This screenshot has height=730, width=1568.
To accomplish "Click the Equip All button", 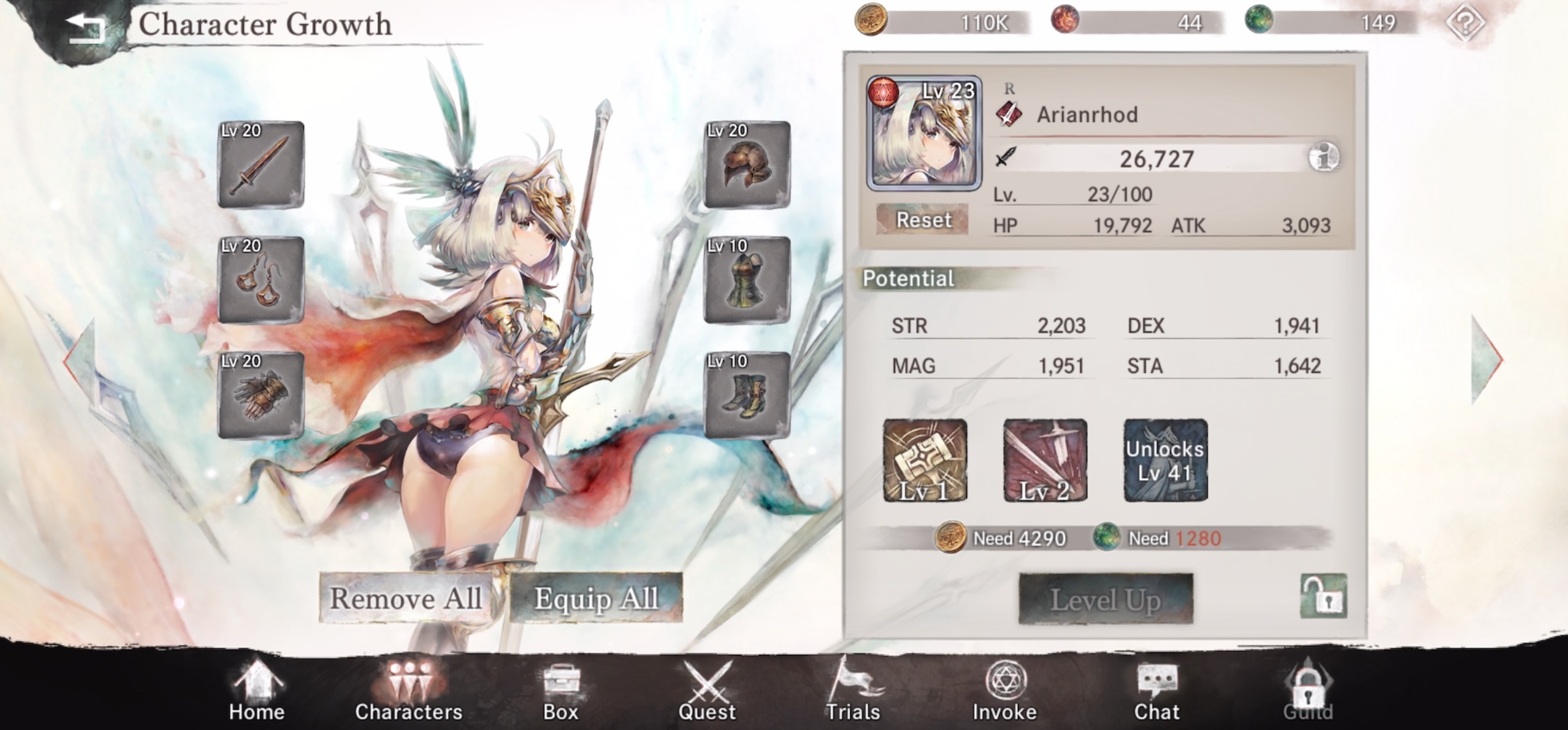I will click(x=596, y=598).
